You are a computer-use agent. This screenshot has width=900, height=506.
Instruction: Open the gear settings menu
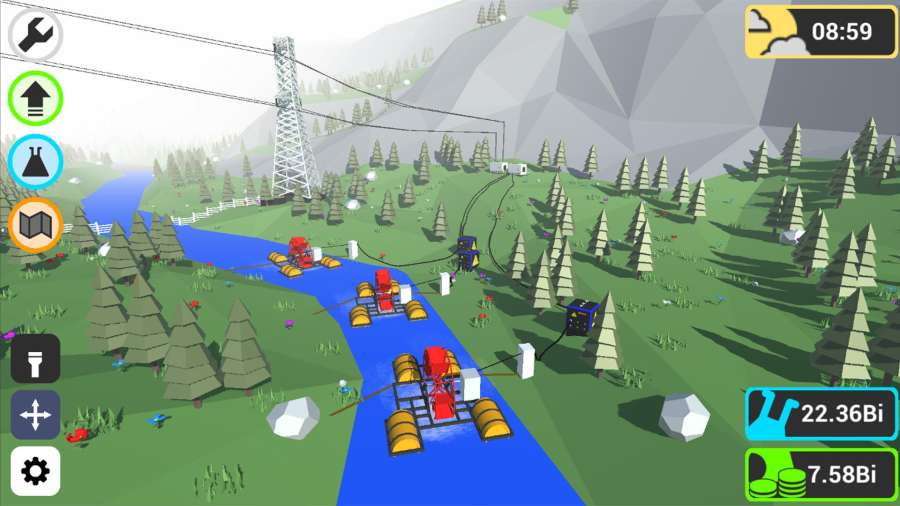click(36, 471)
